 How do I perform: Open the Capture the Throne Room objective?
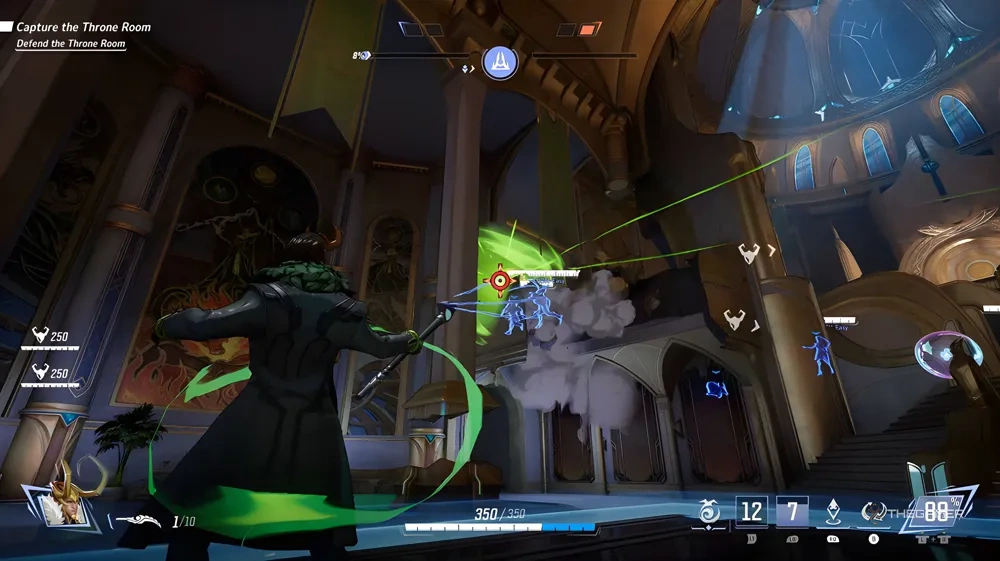(82, 27)
